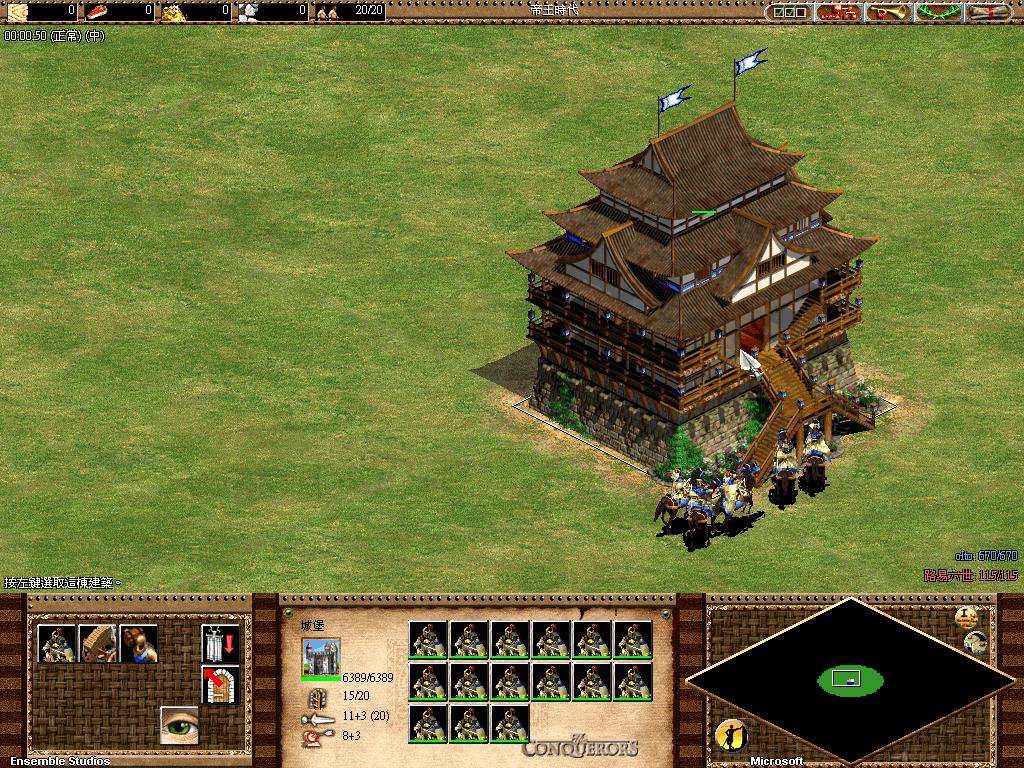
Task: Open chat with the horn button
Action: pos(888,12)
